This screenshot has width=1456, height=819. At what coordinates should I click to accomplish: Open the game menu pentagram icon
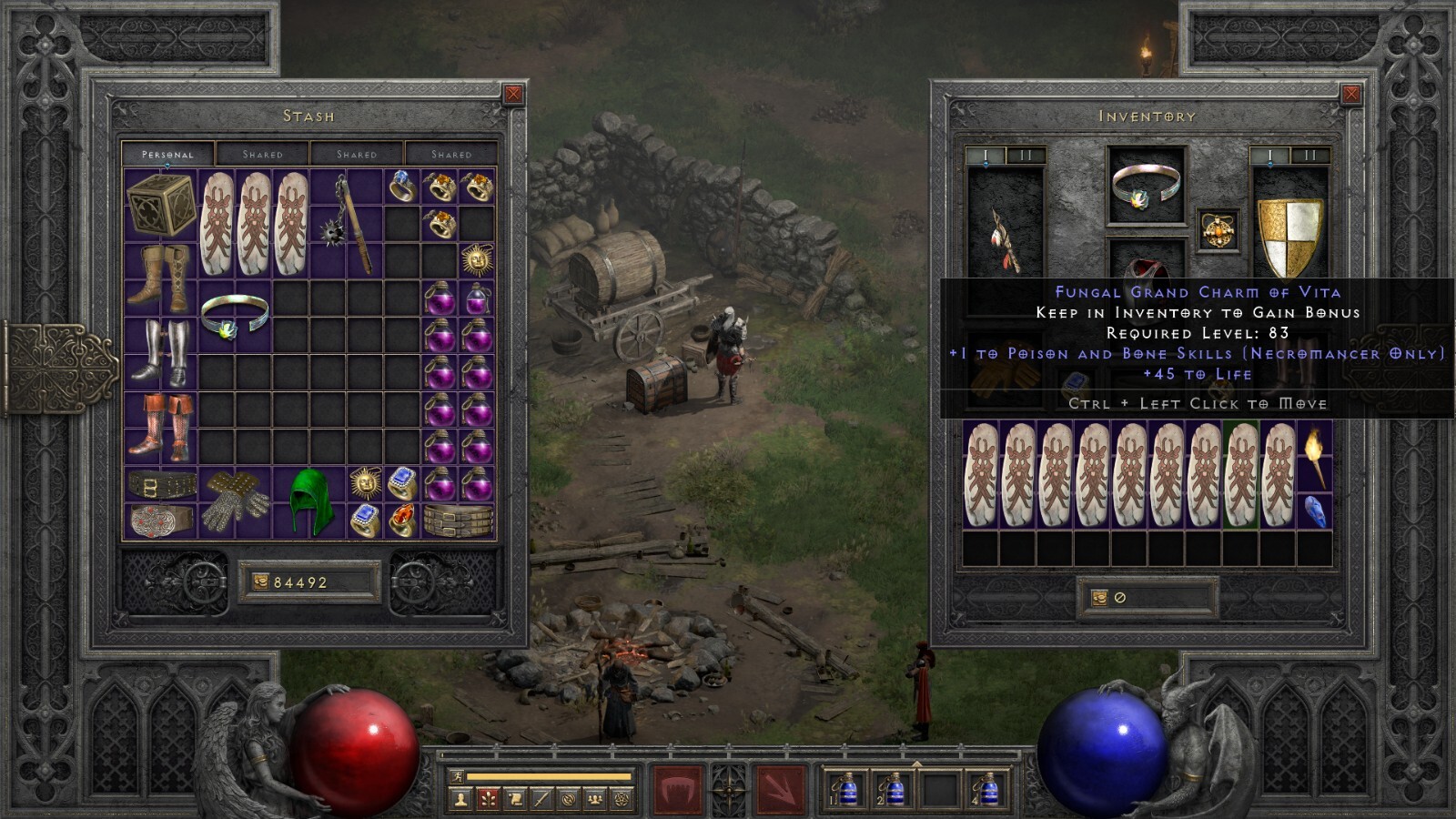622,800
